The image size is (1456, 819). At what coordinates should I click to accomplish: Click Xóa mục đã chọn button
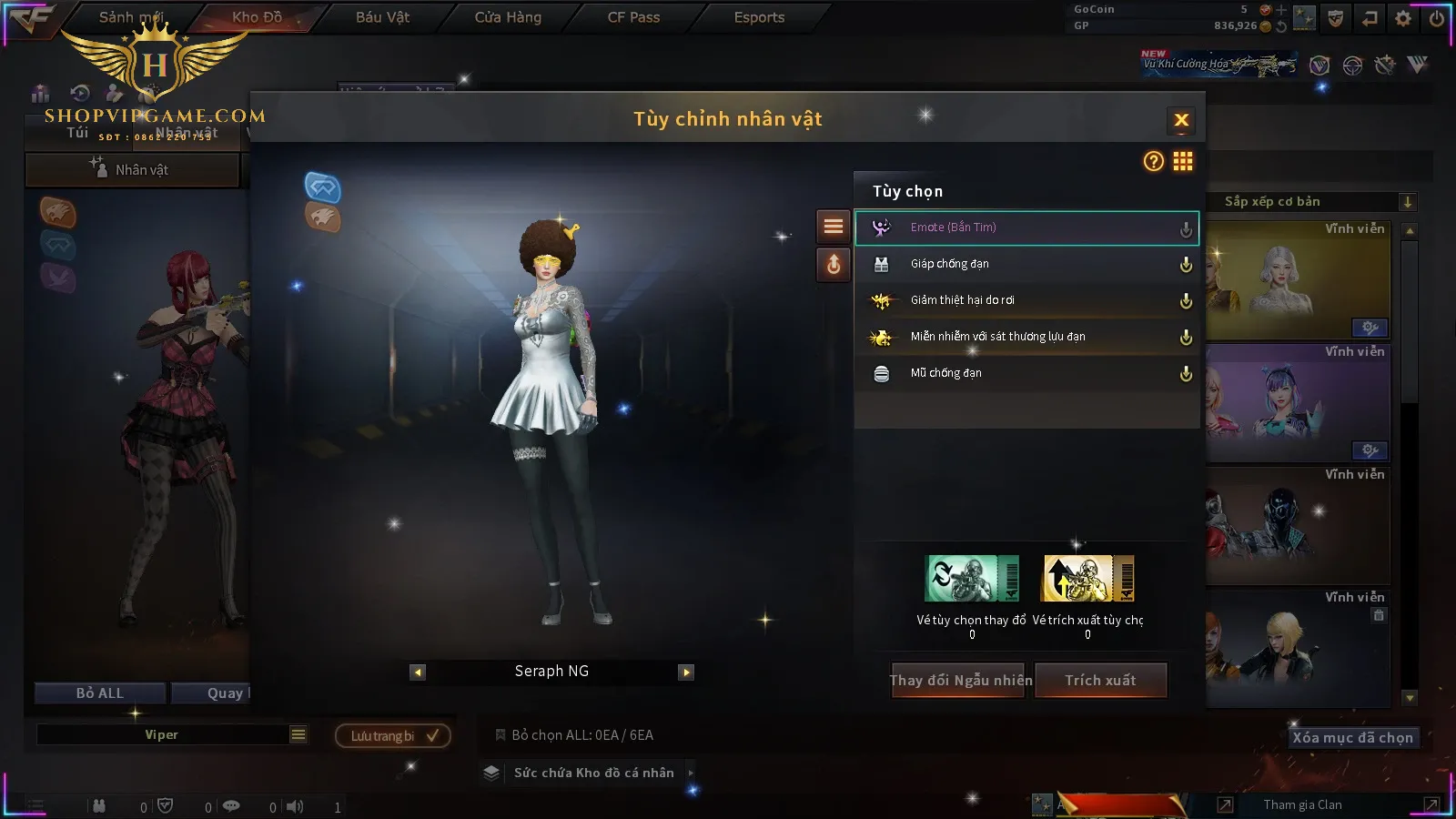pyautogui.click(x=1352, y=738)
